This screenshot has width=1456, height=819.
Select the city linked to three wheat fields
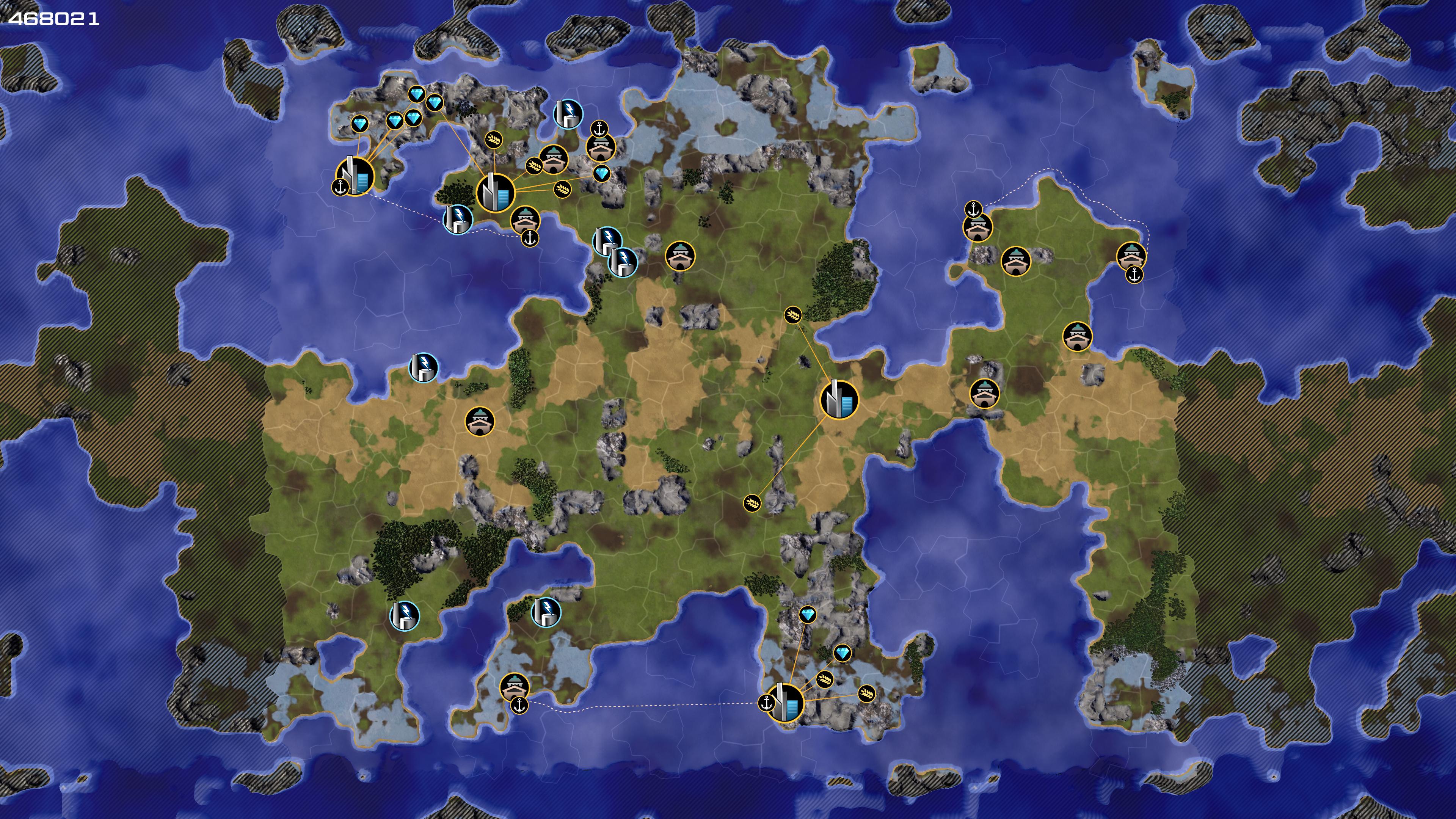click(x=496, y=192)
